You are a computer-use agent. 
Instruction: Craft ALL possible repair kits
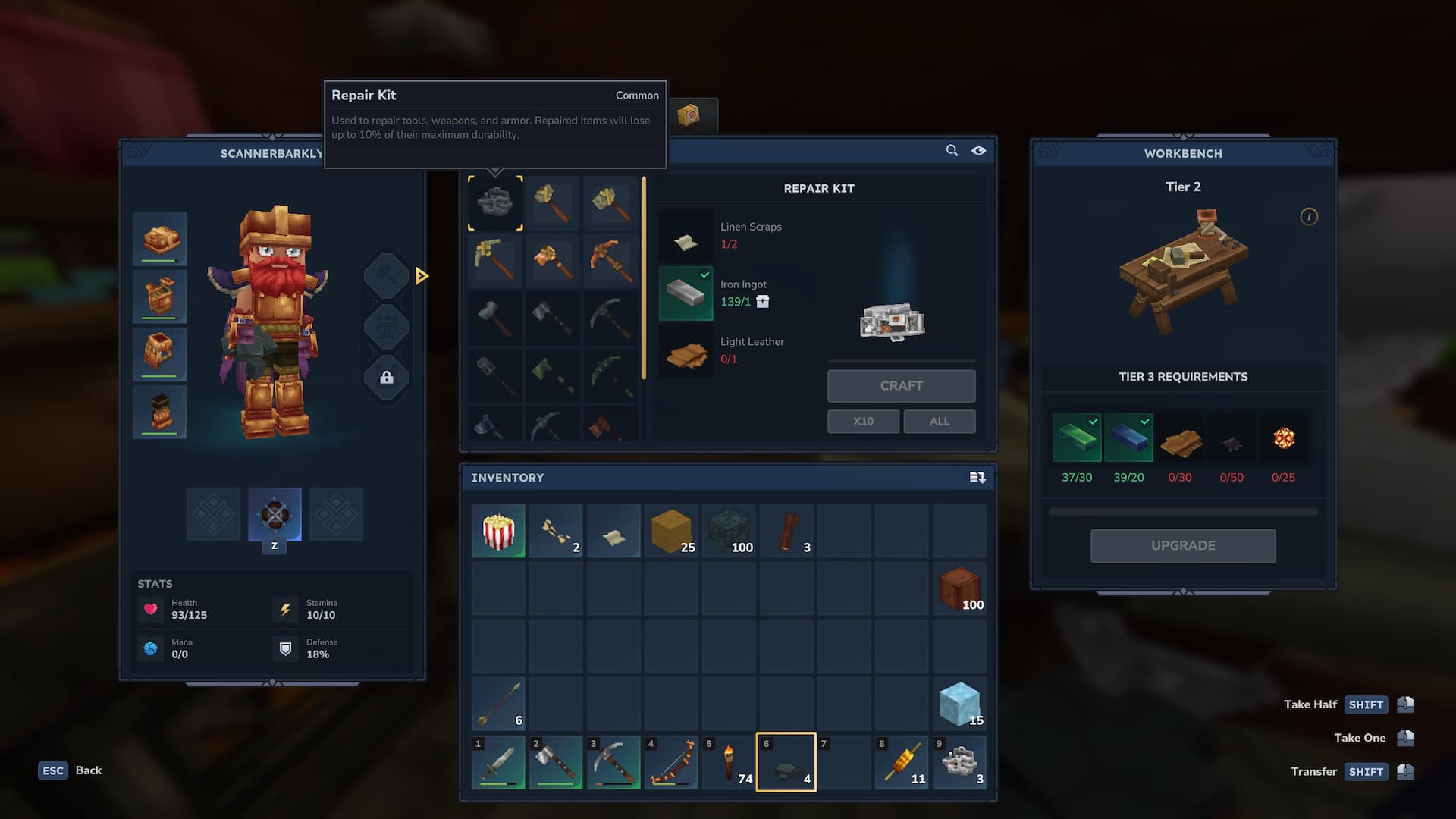coord(939,421)
